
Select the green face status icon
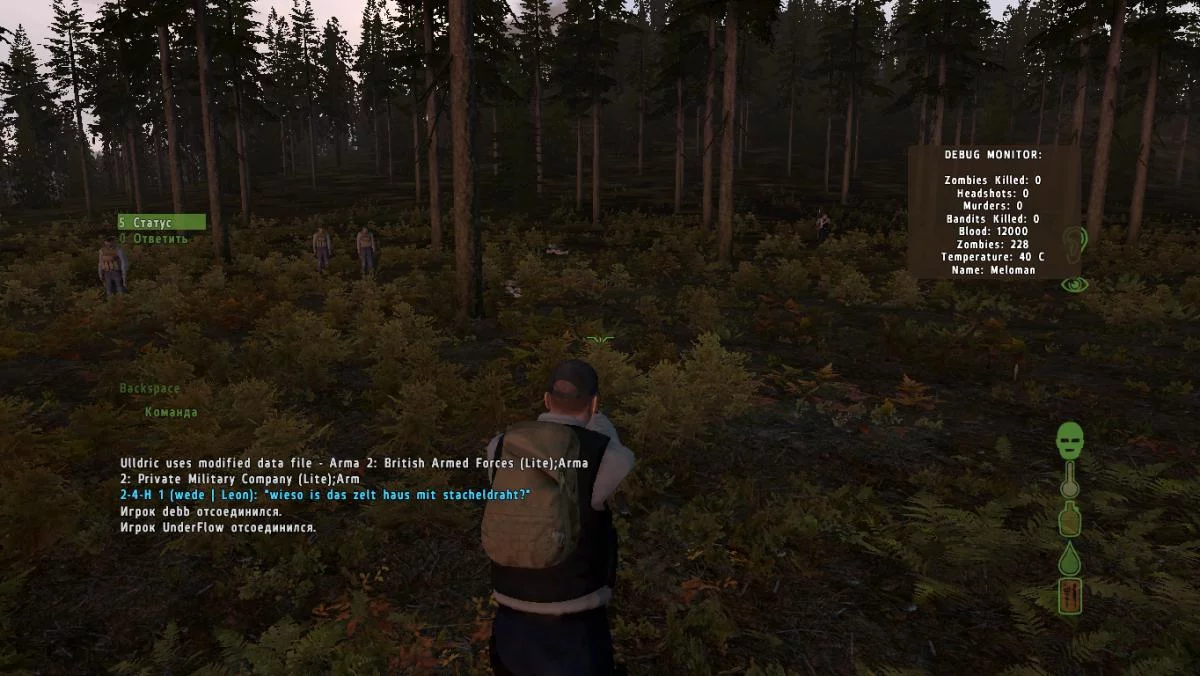coord(1071,439)
